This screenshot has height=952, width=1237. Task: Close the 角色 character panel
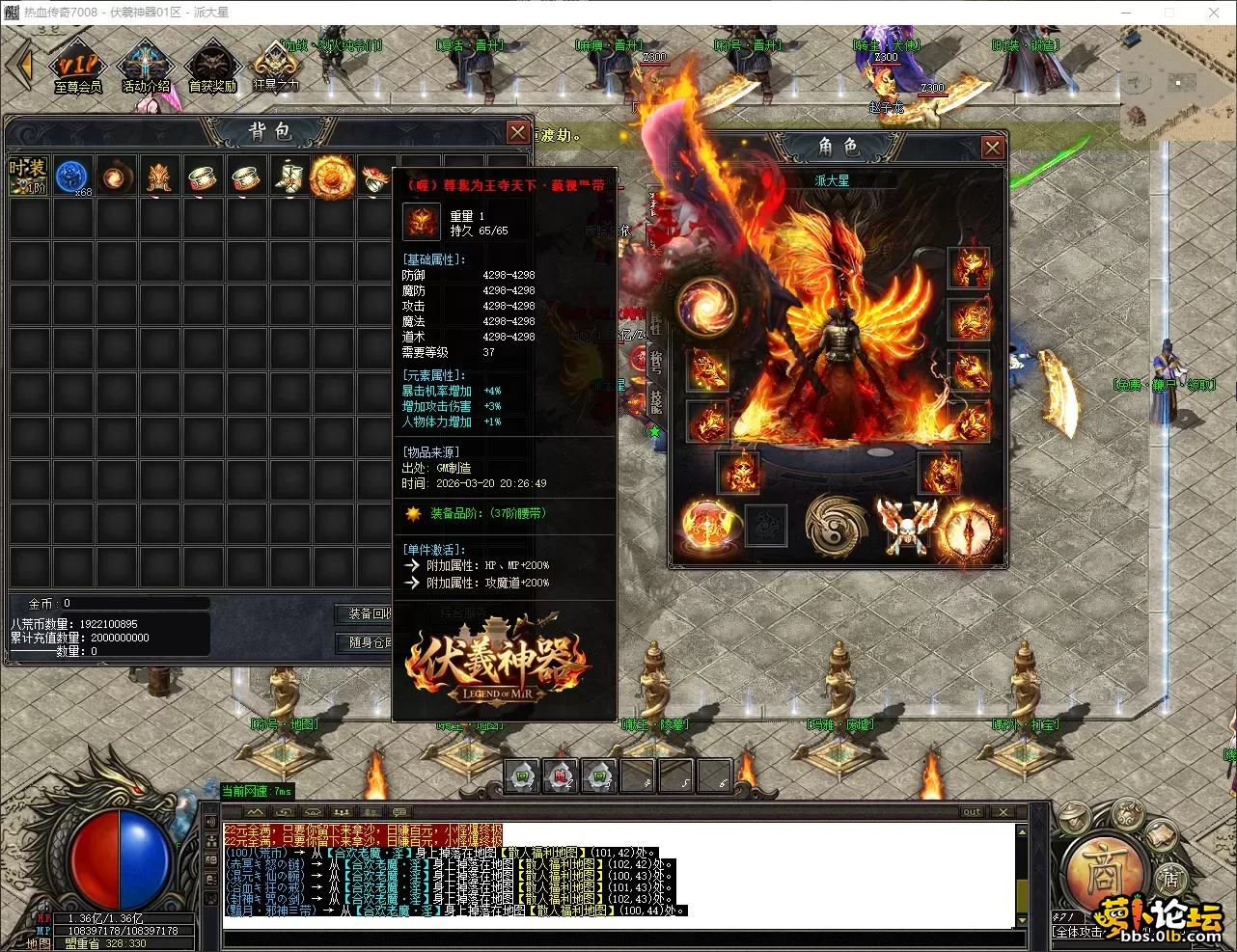click(x=992, y=148)
